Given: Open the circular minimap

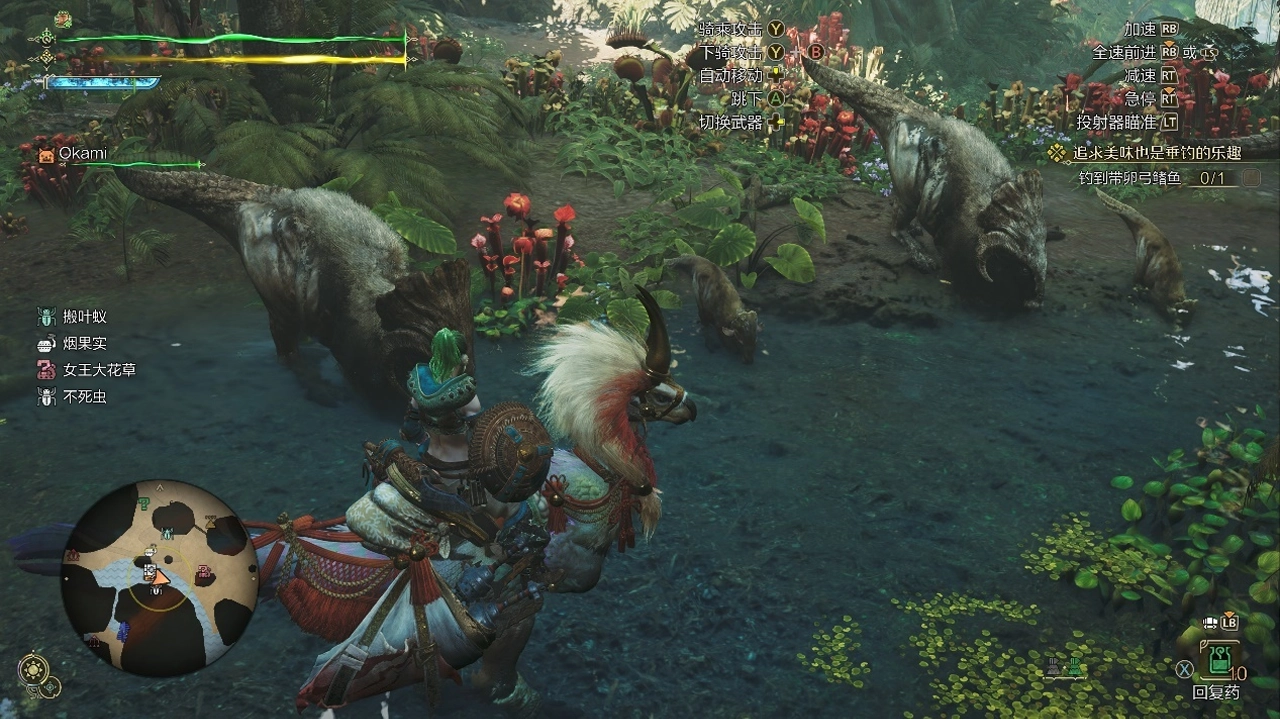Looking at the screenshot, I should pyautogui.click(x=159, y=577).
